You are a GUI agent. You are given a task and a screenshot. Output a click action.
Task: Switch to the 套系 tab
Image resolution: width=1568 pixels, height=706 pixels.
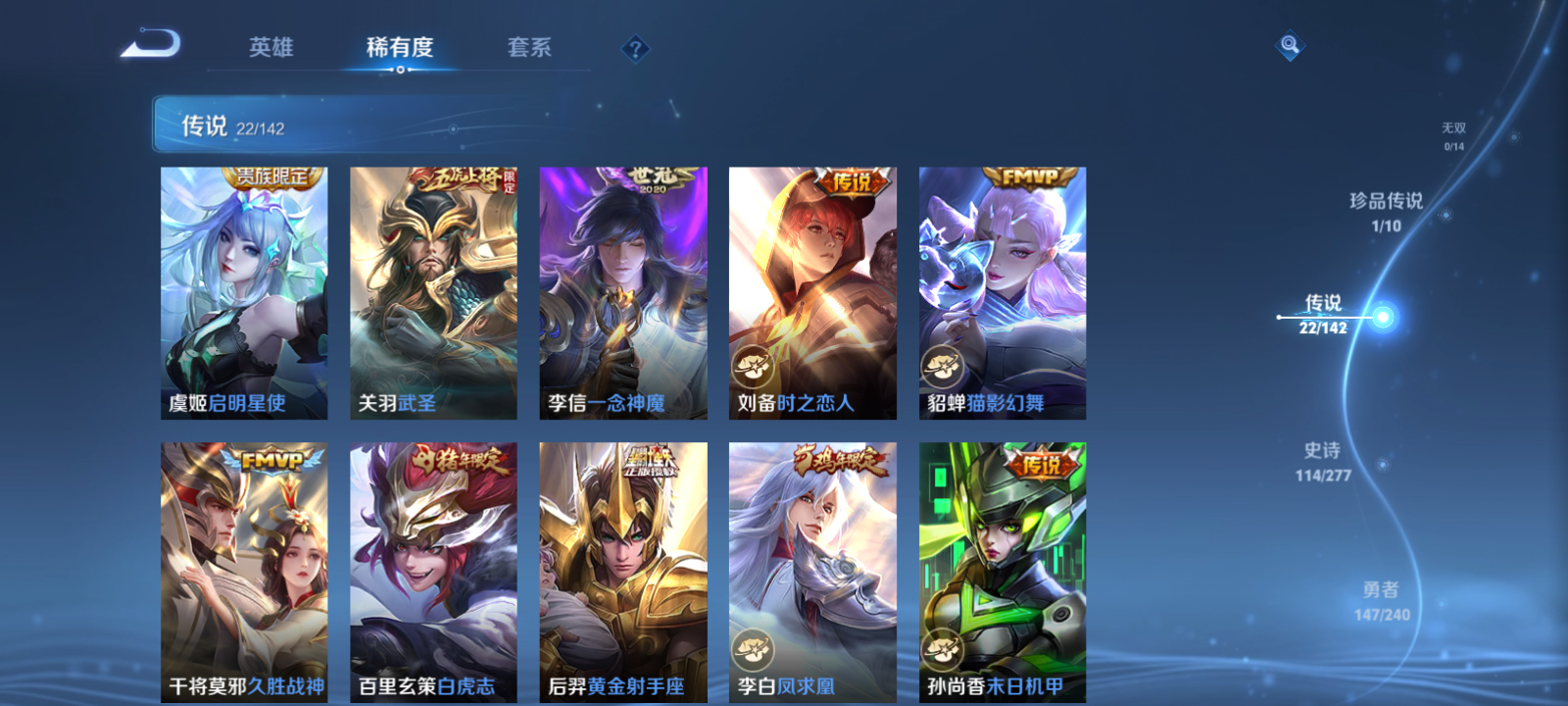pos(527,47)
